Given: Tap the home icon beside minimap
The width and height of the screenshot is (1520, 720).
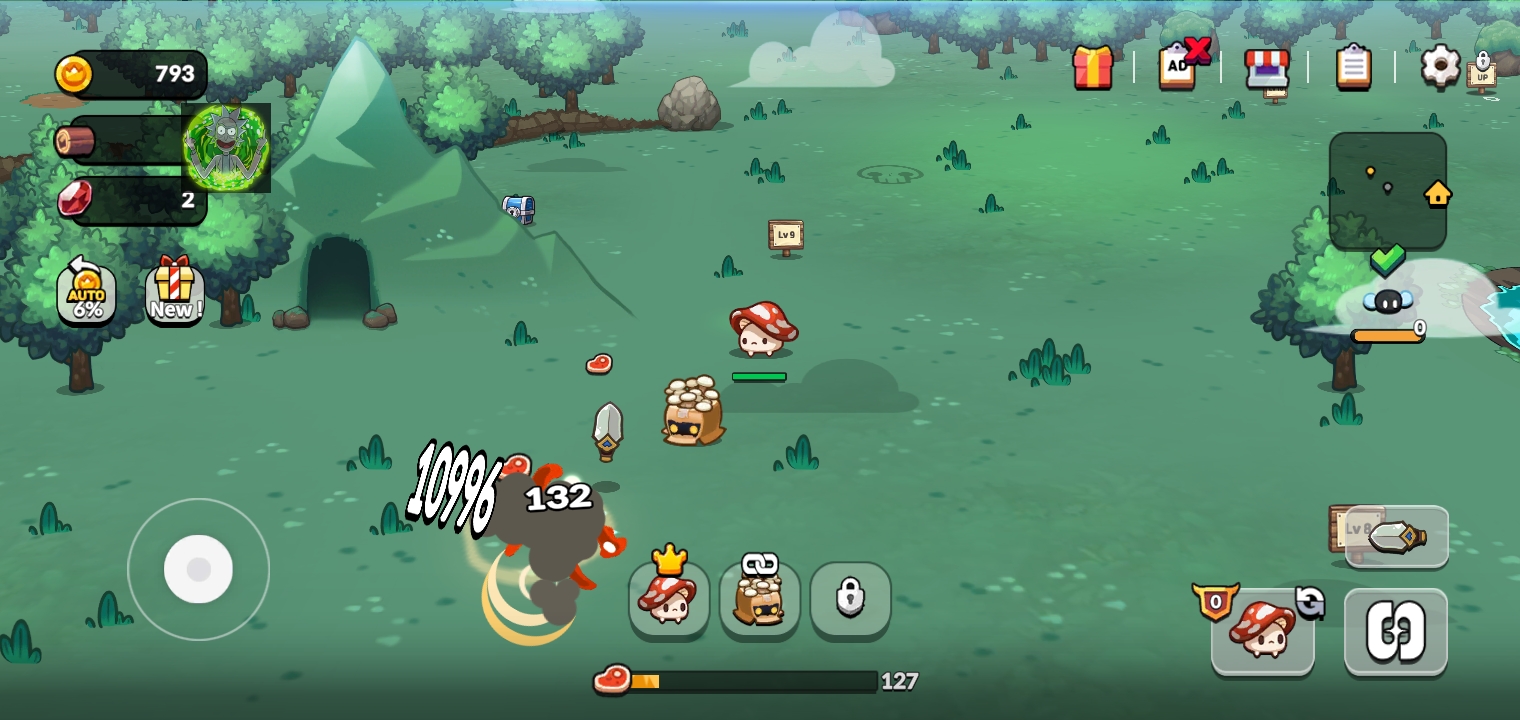Looking at the screenshot, I should [x=1438, y=193].
